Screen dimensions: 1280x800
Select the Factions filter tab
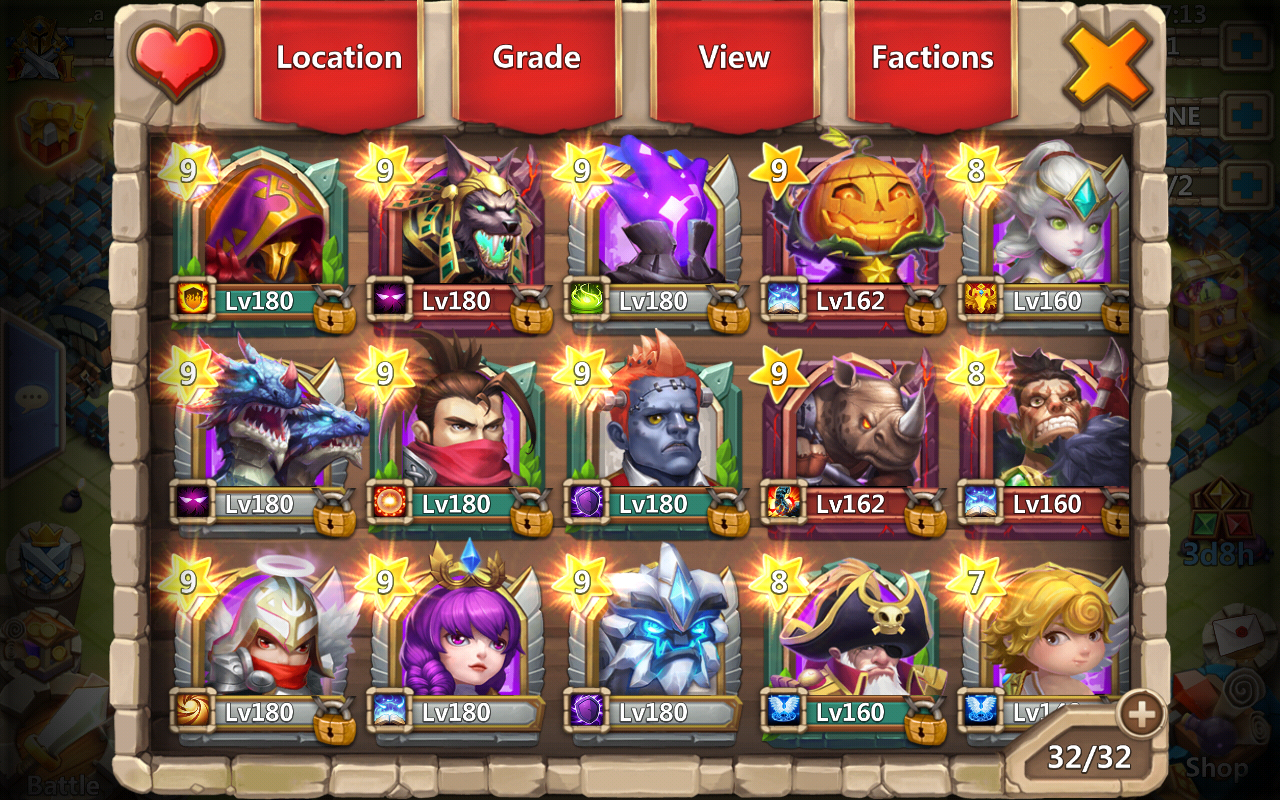click(932, 58)
